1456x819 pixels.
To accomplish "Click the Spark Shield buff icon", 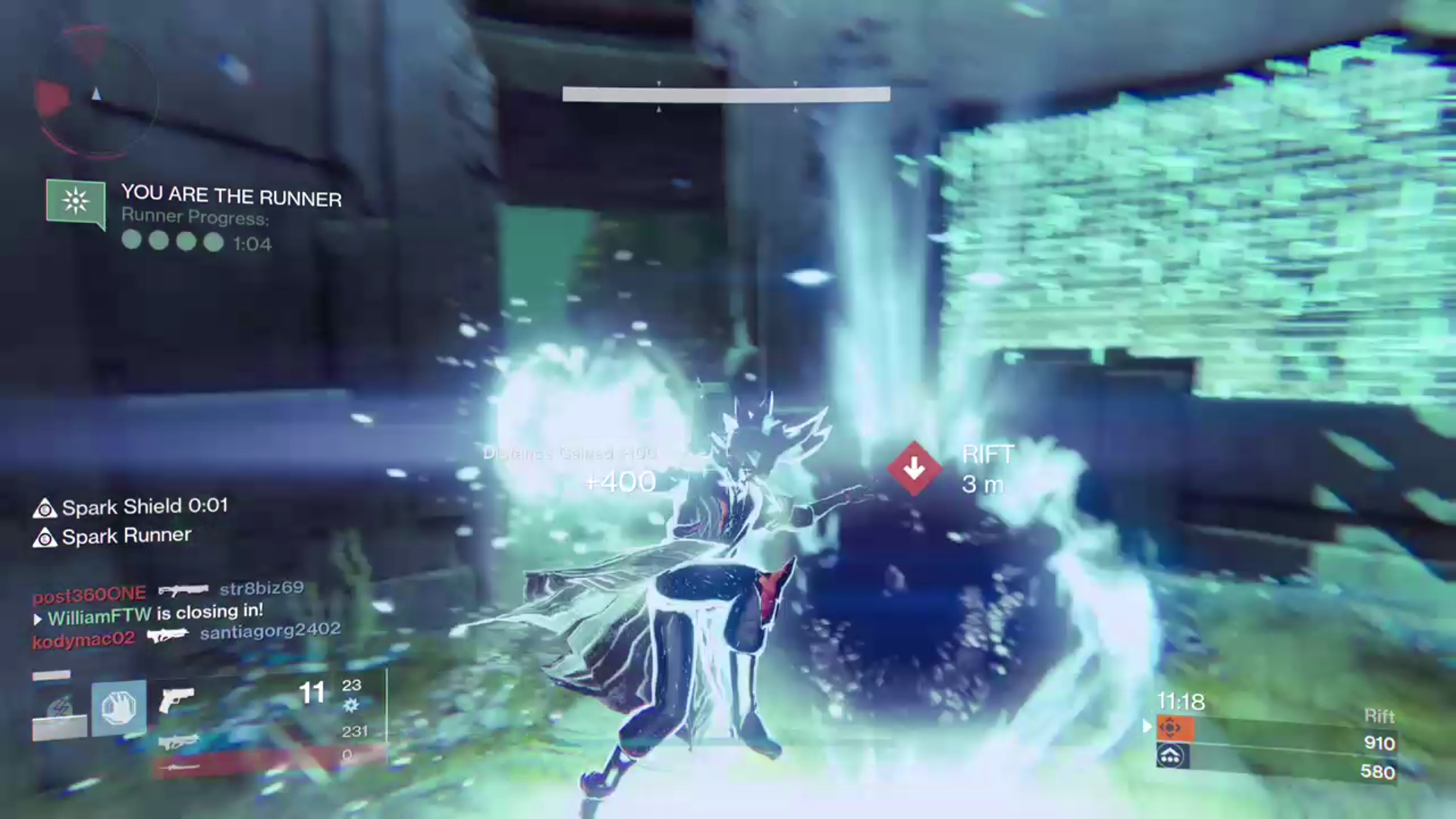I will pos(45,508).
